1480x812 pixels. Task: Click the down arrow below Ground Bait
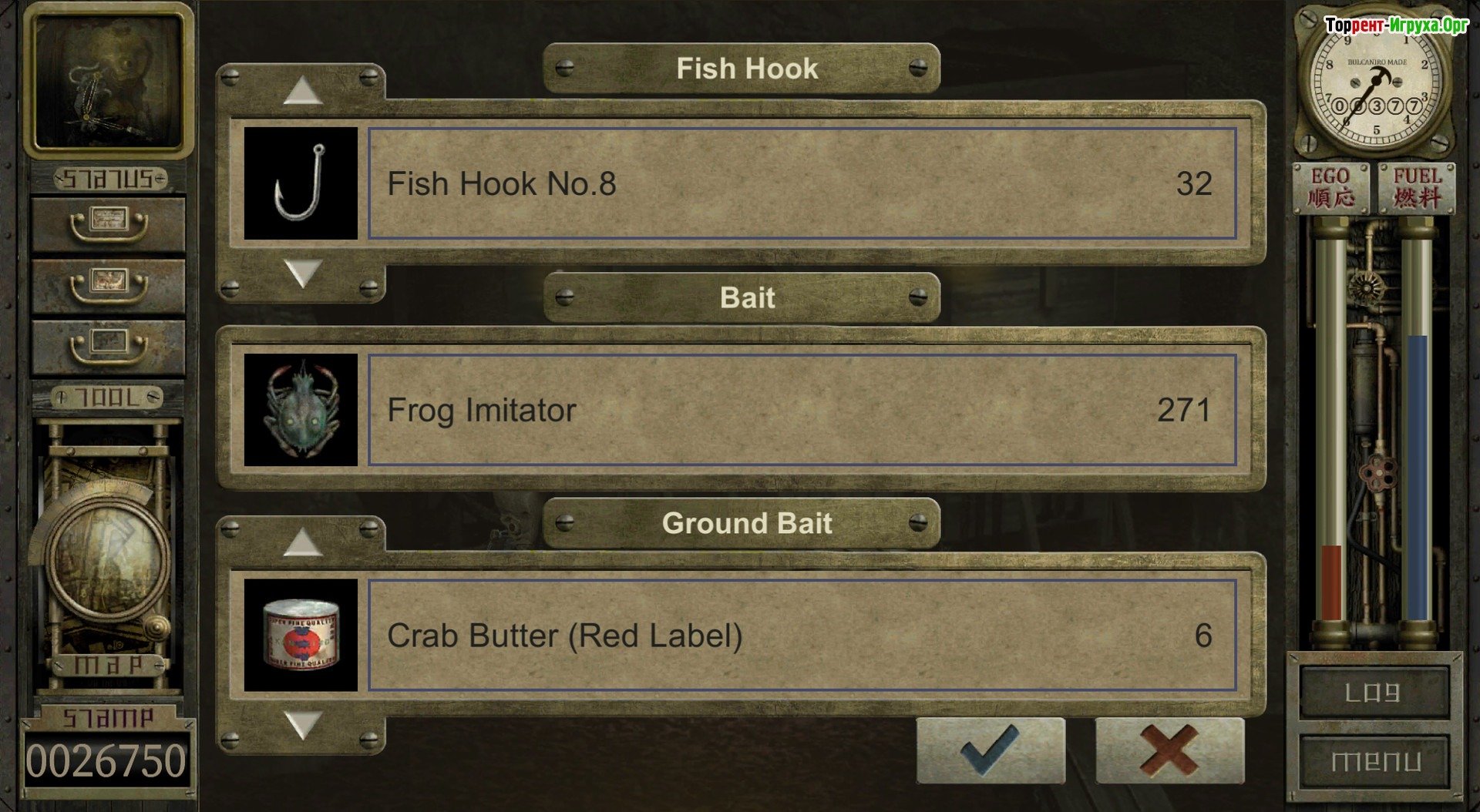coord(302,725)
